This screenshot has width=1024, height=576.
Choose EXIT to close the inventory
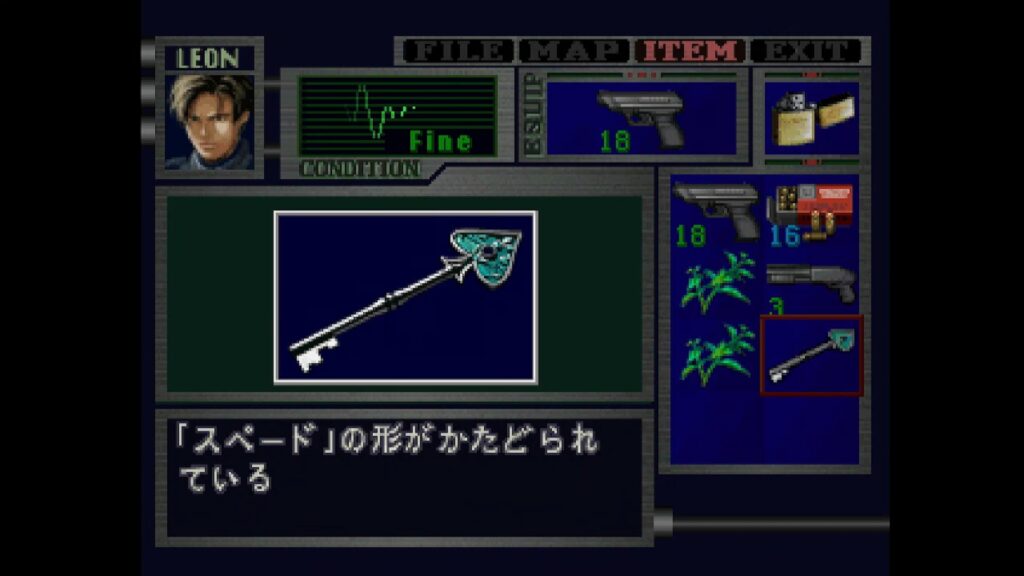pyautogui.click(x=807, y=51)
